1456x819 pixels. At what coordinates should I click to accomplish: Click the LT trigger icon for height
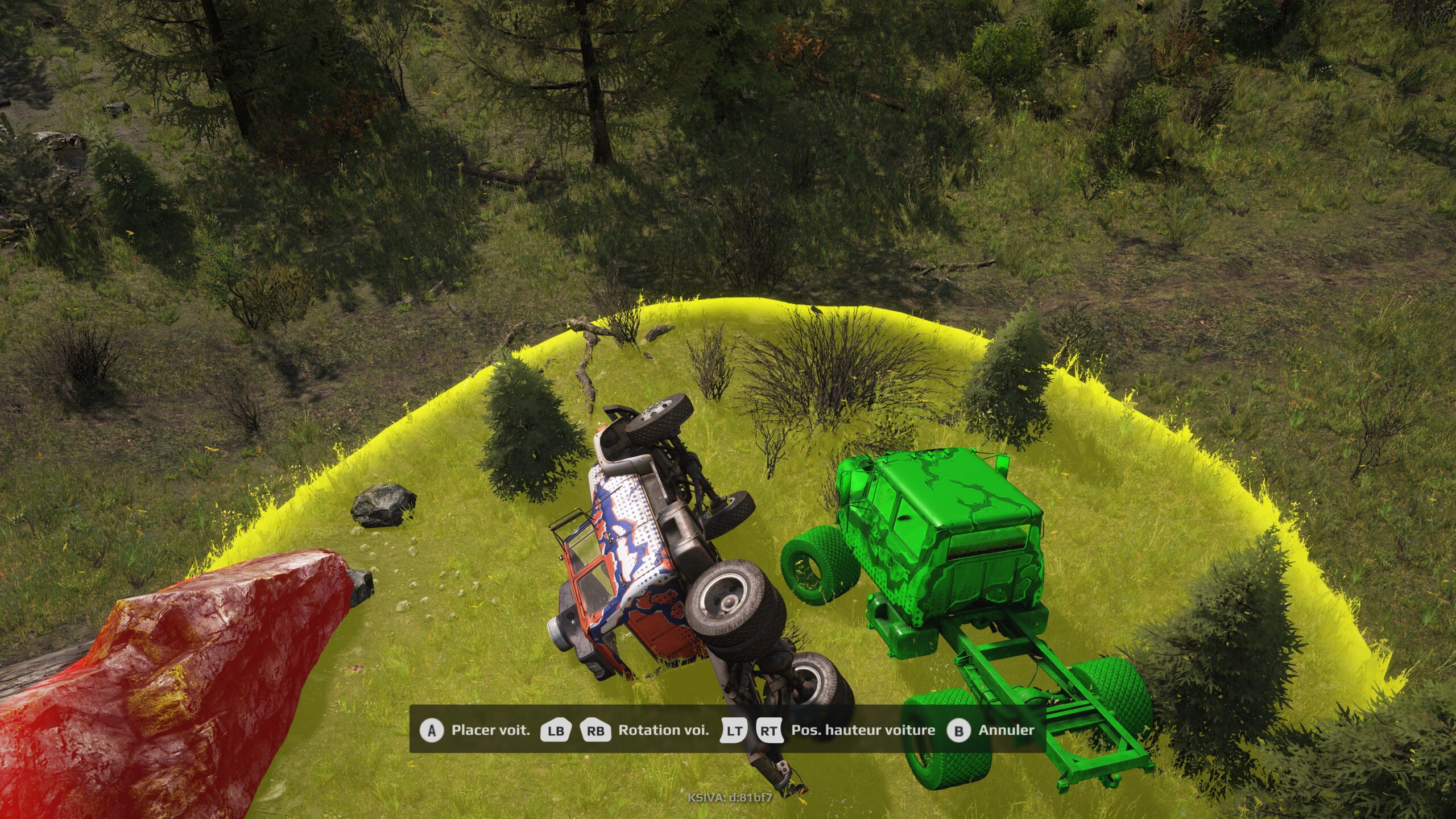(x=735, y=730)
